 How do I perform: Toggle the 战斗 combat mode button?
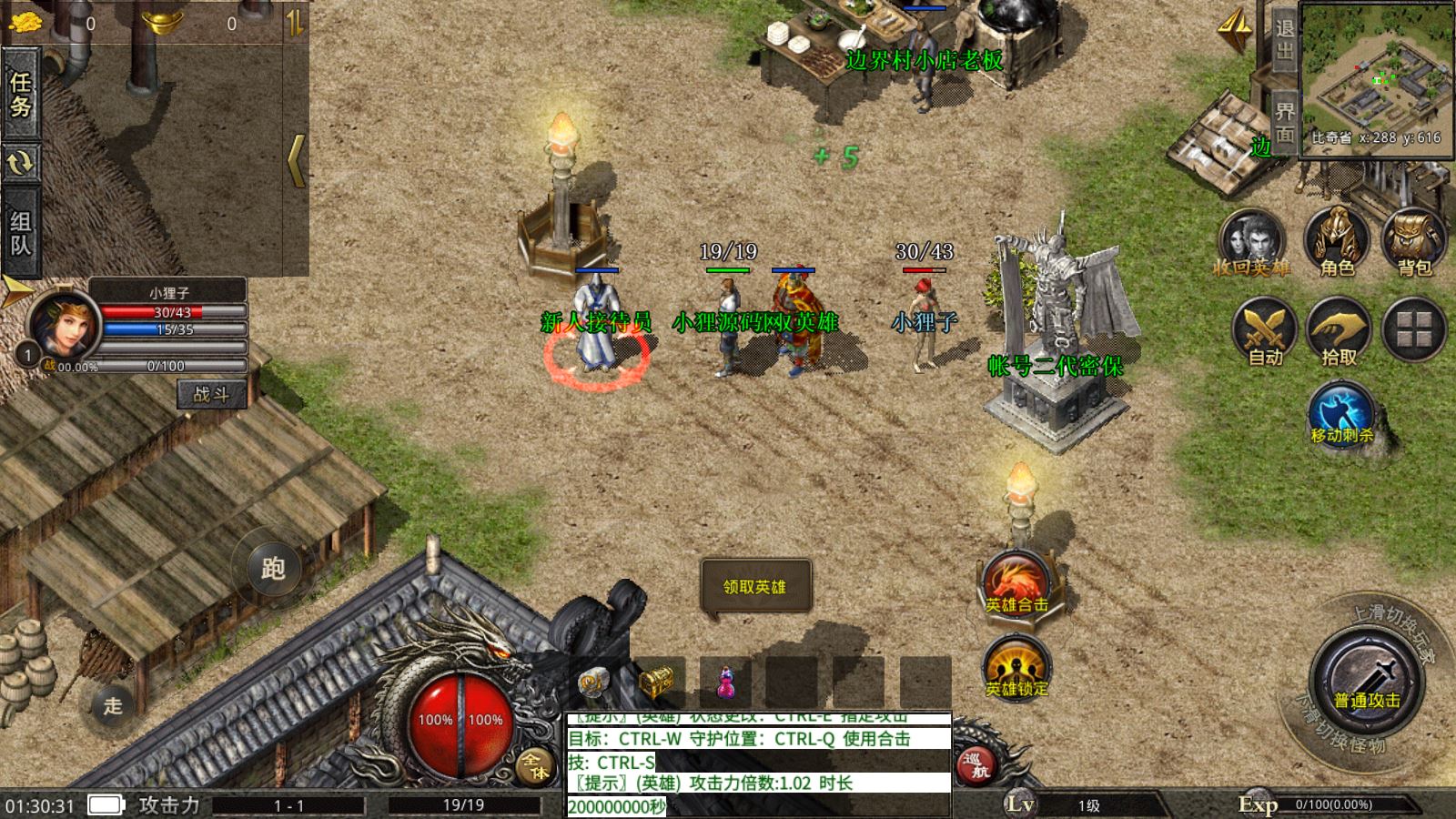point(211,394)
